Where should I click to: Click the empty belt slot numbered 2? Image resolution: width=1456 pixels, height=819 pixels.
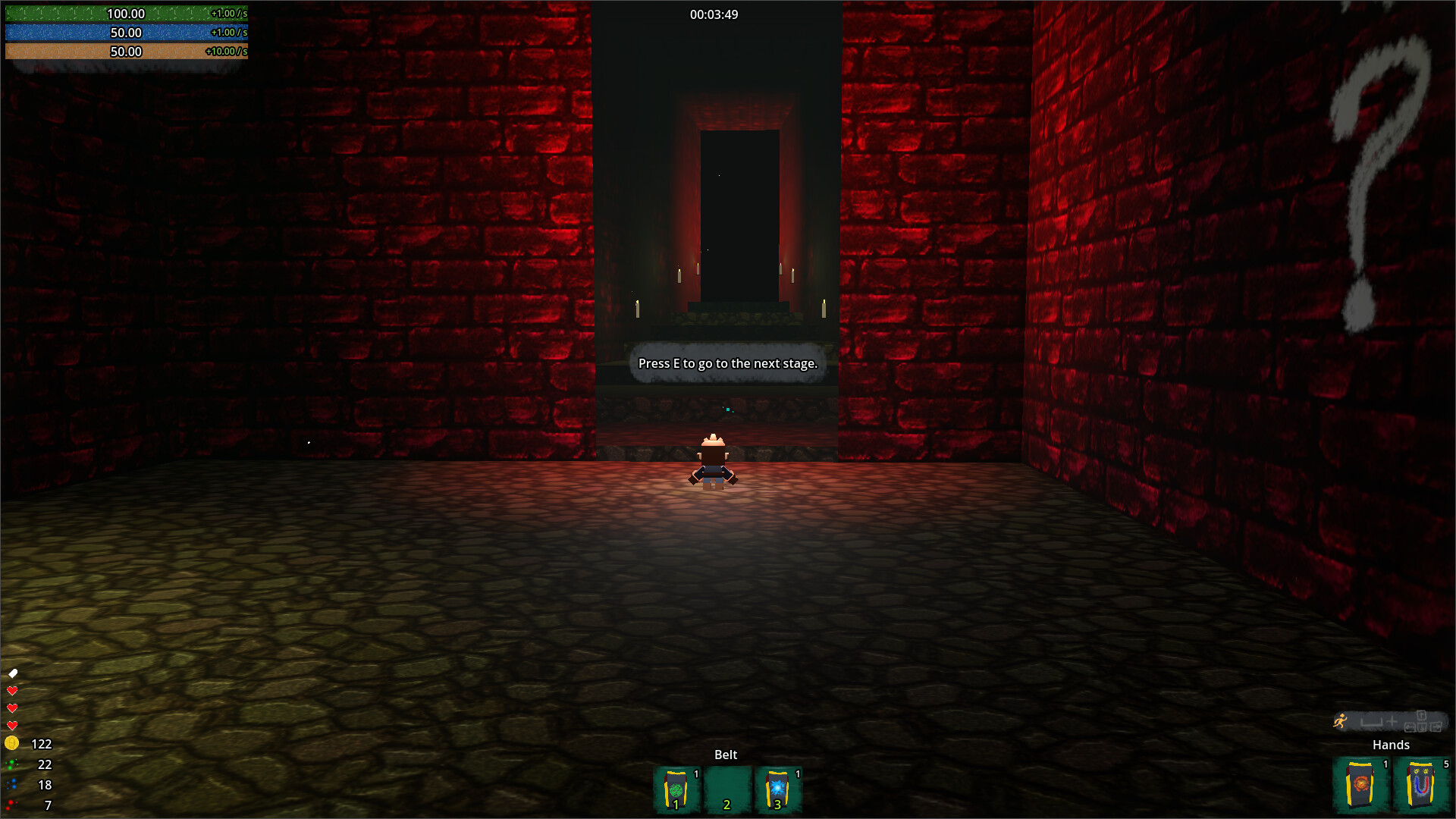coord(727,789)
